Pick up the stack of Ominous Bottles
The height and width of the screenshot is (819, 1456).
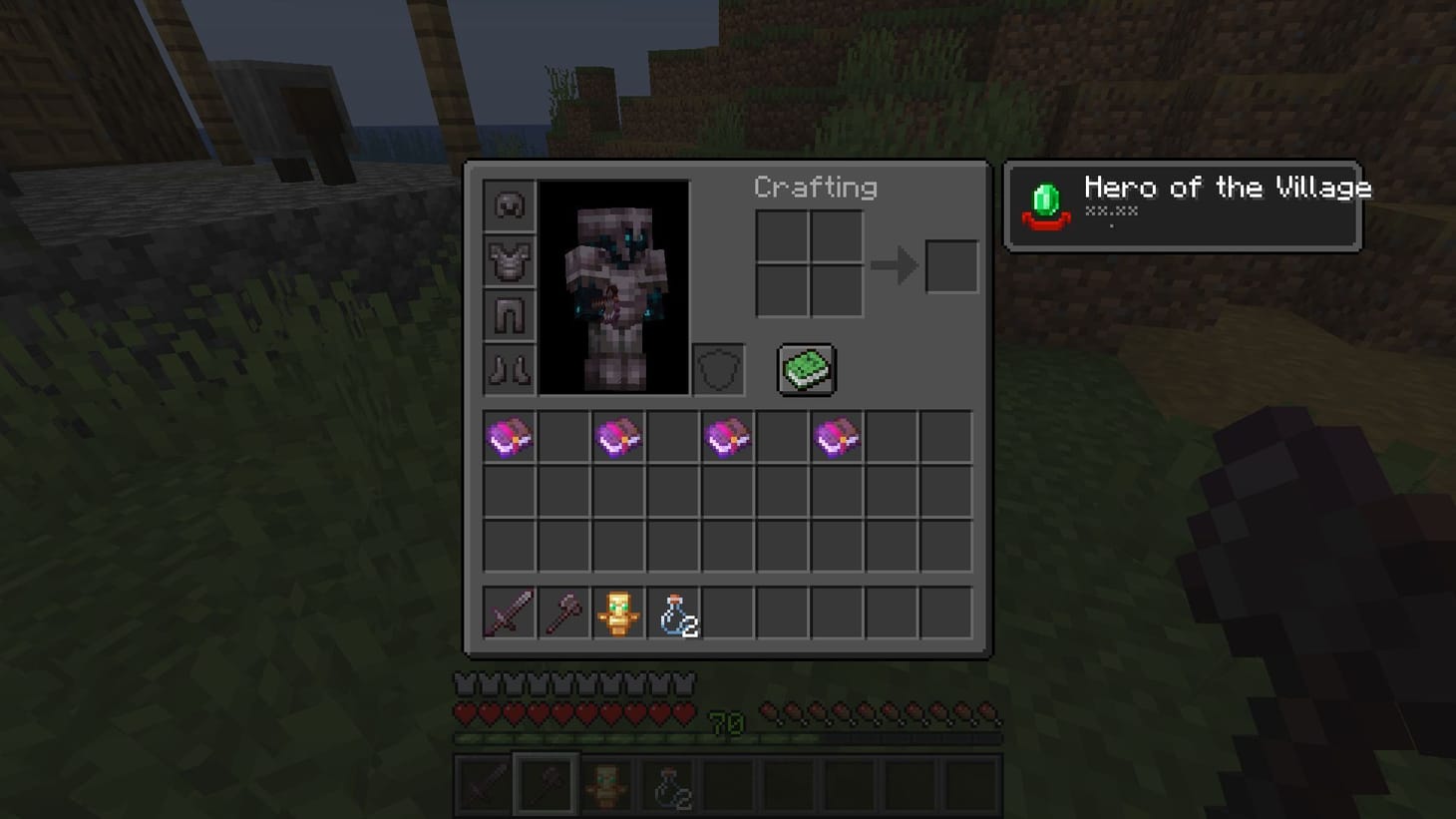click(x=673, y=614)
